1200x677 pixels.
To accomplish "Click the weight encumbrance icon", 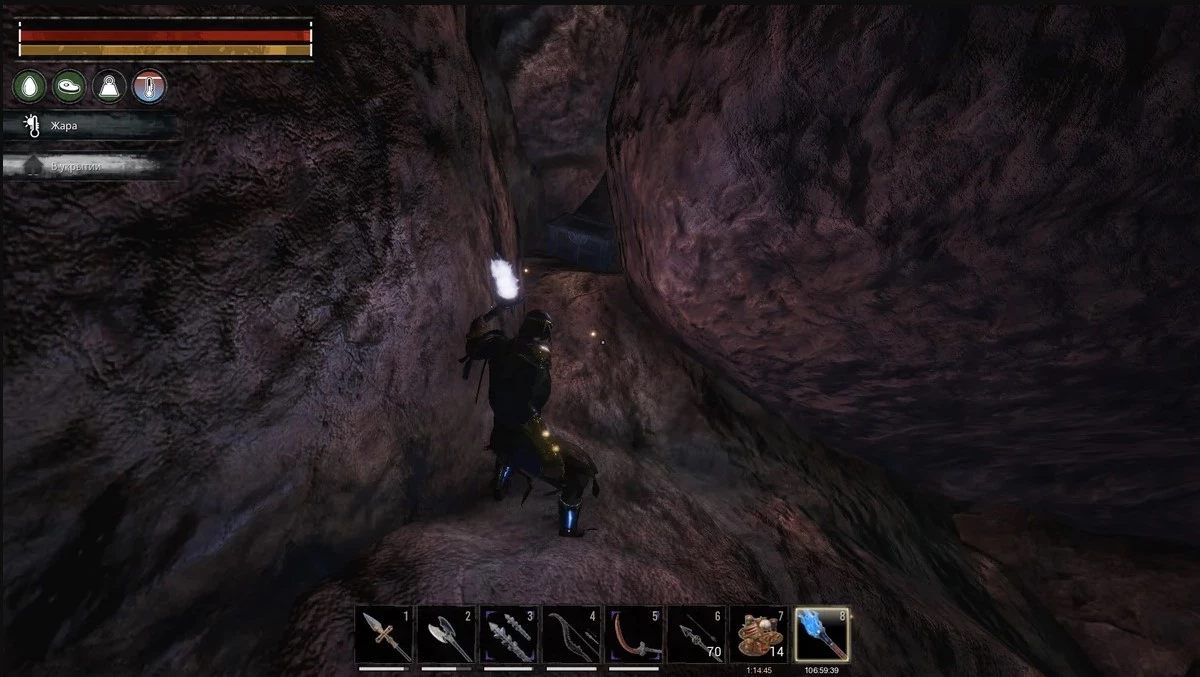I will [109, 86].
